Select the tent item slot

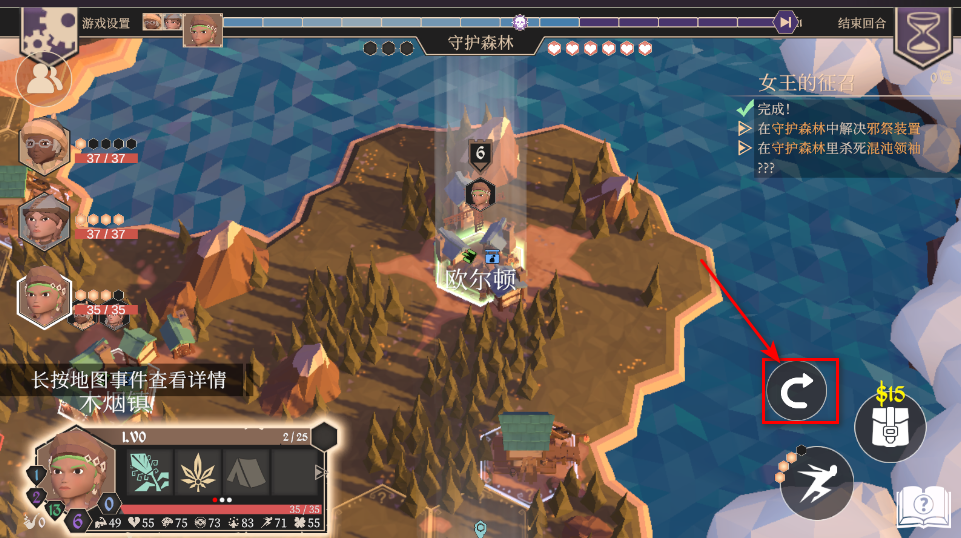(x=246, y=472)
